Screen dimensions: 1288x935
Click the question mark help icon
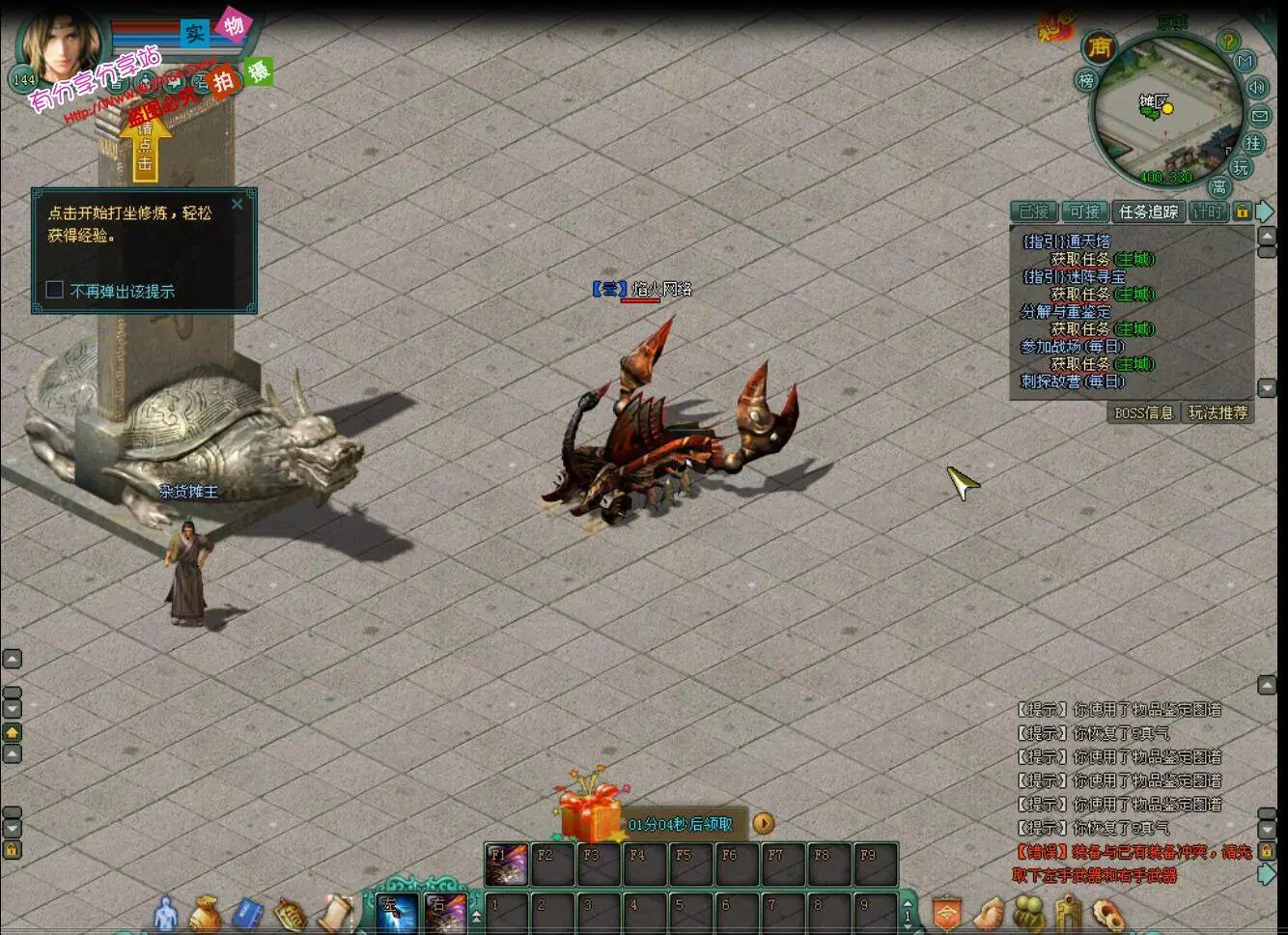point(1228,41)
